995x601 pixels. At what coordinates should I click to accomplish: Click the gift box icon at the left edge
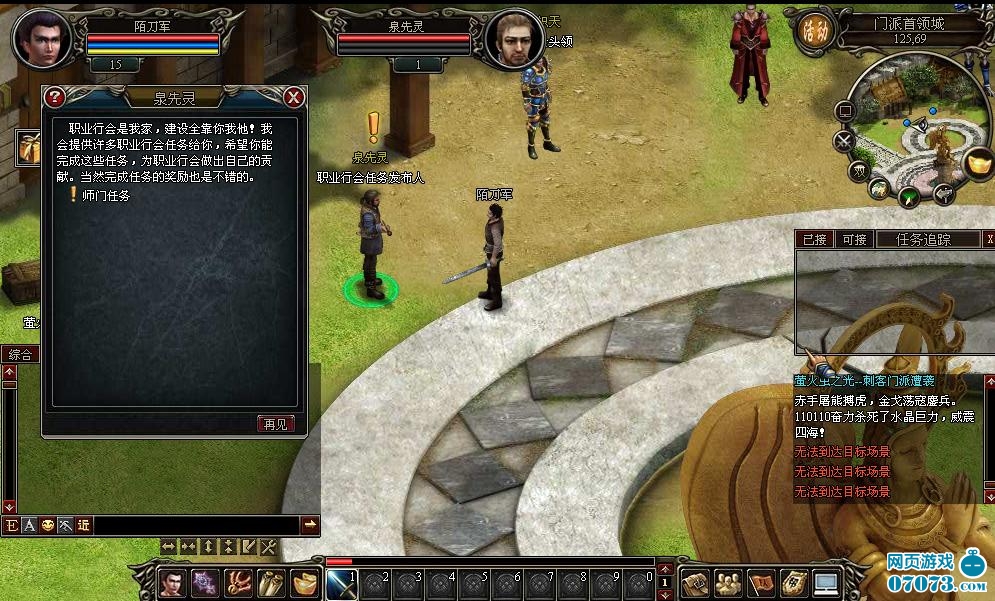pyautogui.click(x=26, y=148)
